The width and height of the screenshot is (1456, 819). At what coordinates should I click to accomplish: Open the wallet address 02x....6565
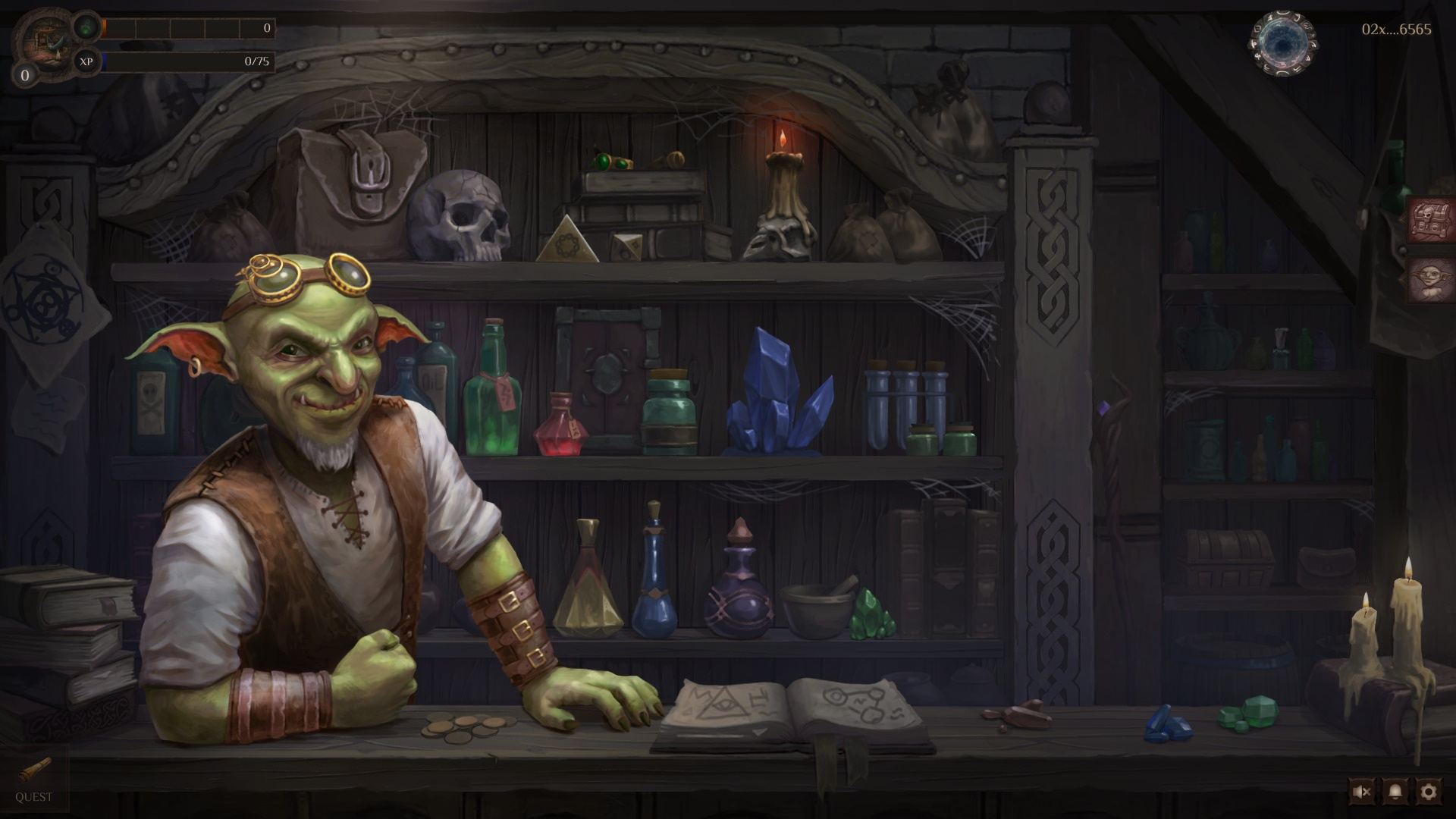click(1396, 30)
